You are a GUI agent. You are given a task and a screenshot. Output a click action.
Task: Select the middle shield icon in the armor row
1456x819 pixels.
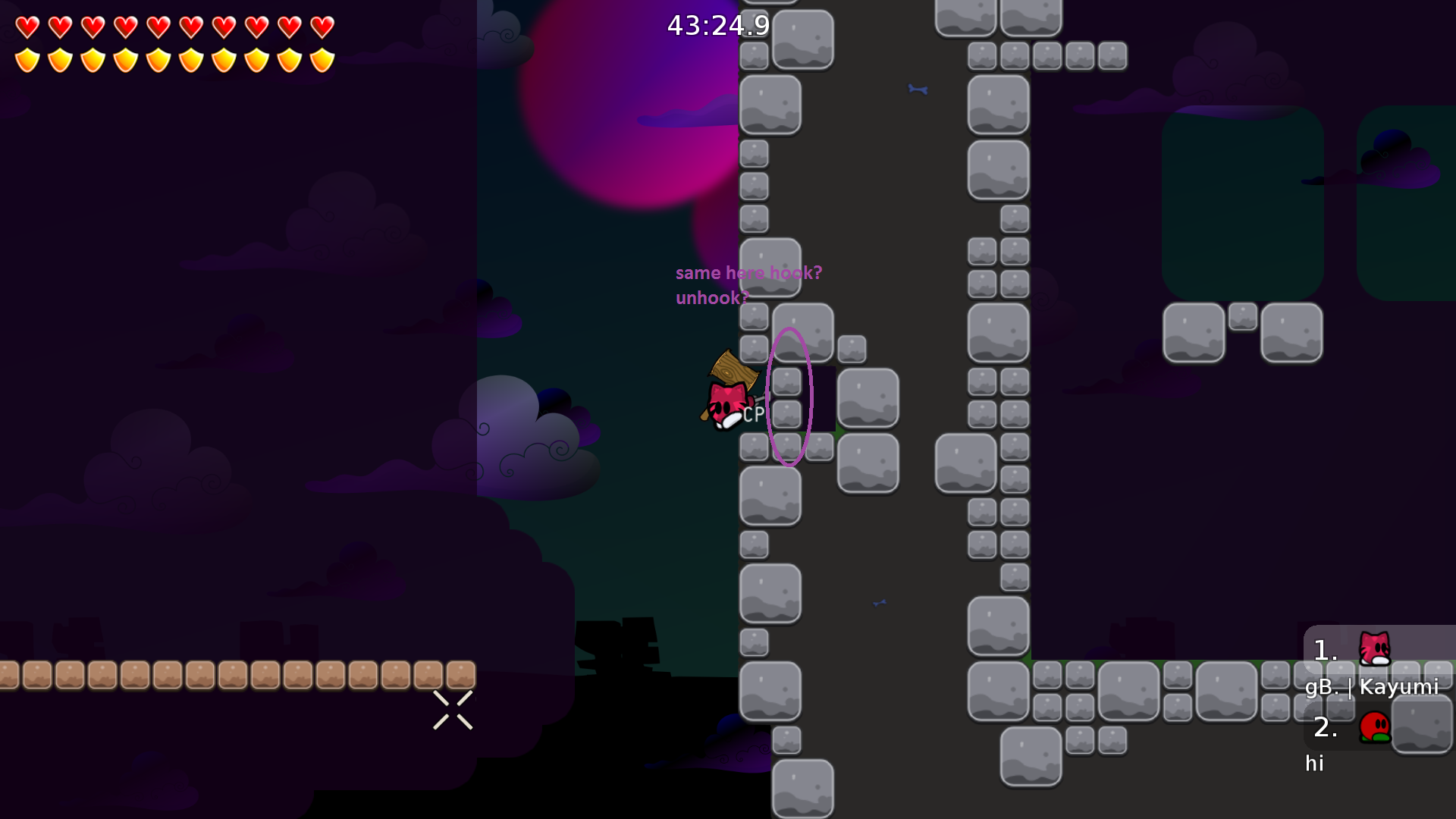coord(158,58)
